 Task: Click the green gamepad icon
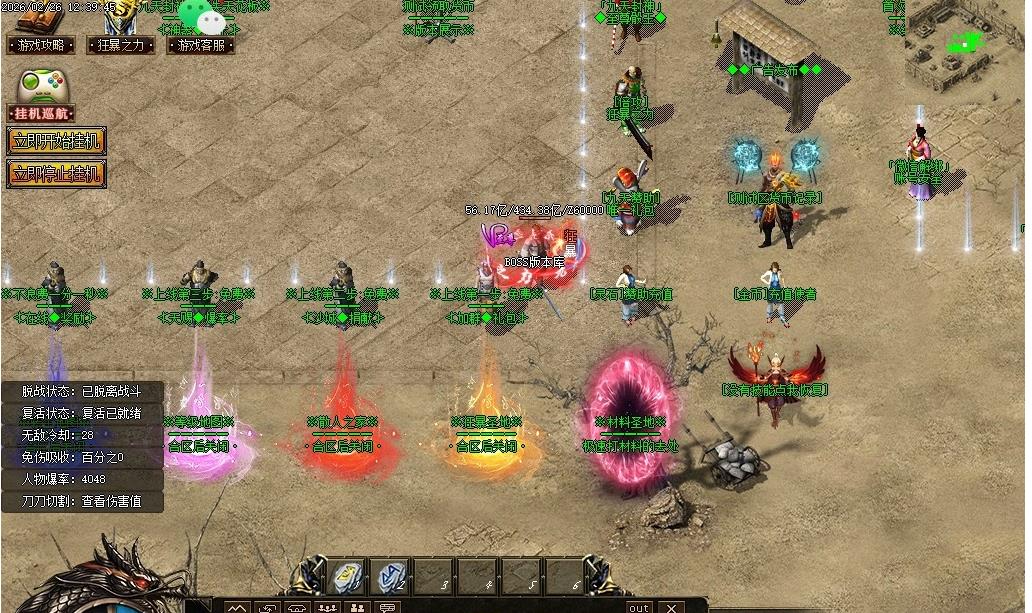tap(42, 85)
